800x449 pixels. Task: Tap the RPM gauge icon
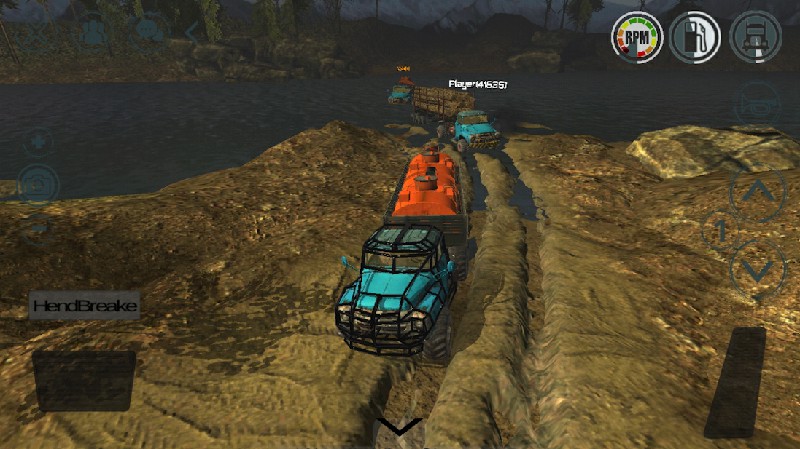(x=637, y=38)
